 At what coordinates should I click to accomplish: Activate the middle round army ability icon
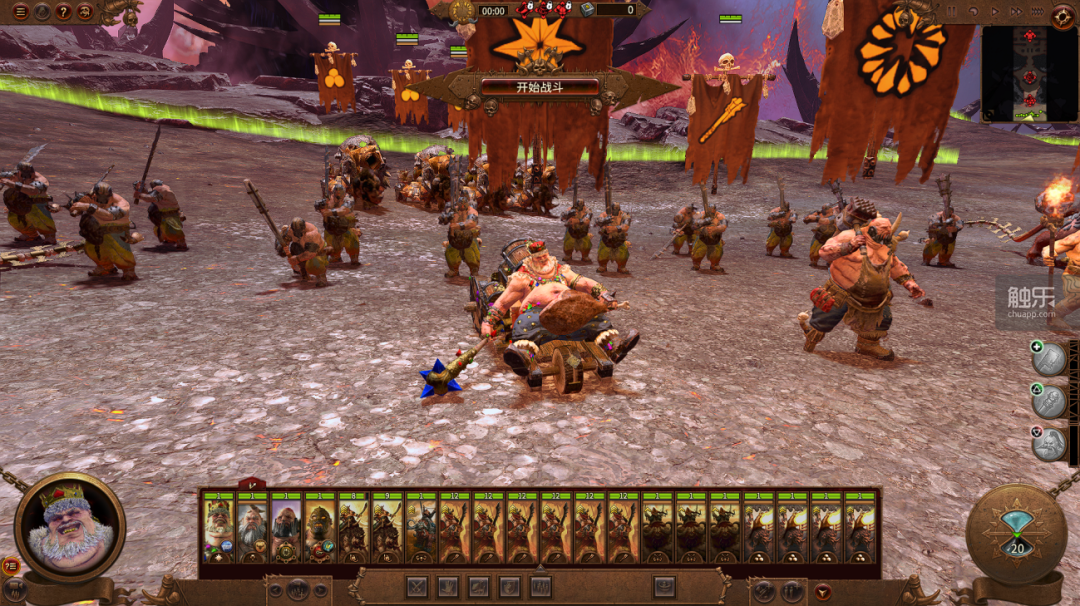coord(1049,402)
